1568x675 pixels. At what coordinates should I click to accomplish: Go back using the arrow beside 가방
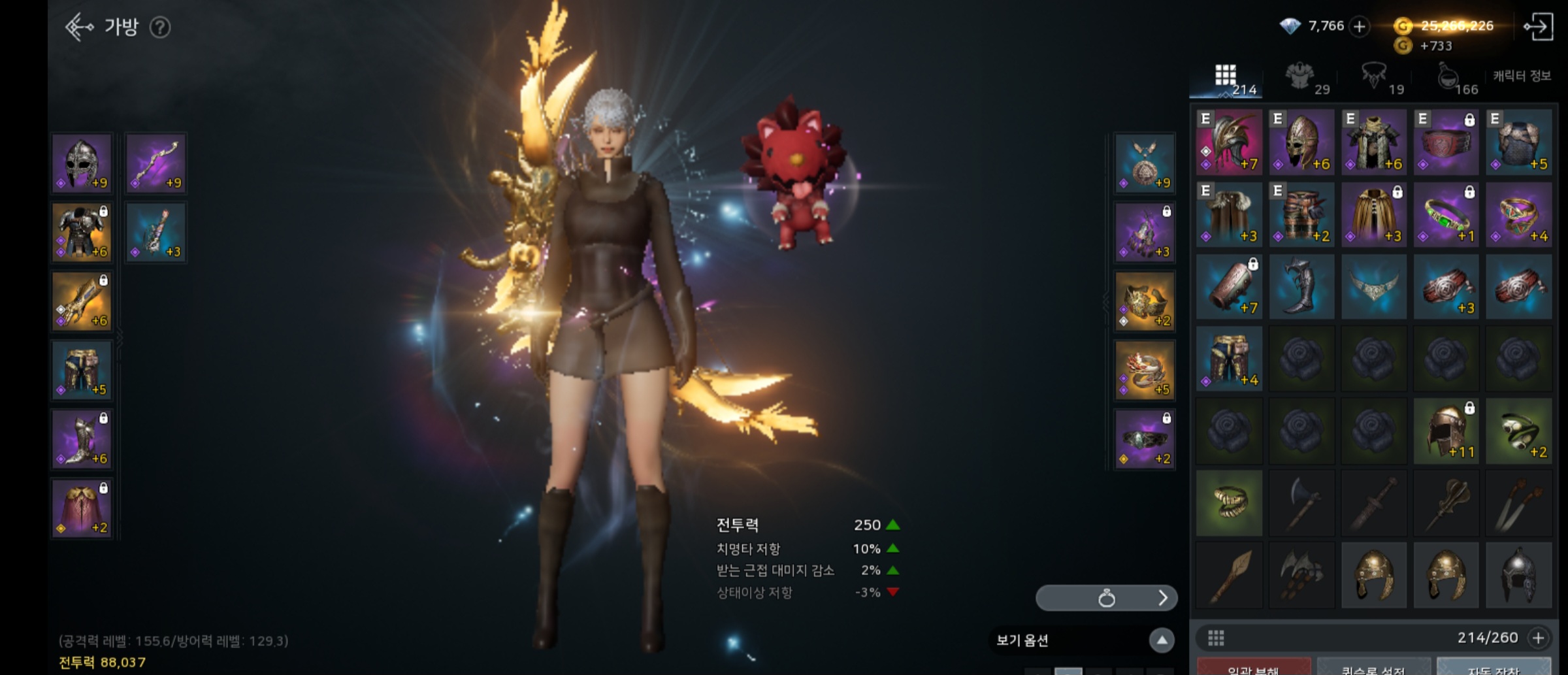click(x=80, y=27)
